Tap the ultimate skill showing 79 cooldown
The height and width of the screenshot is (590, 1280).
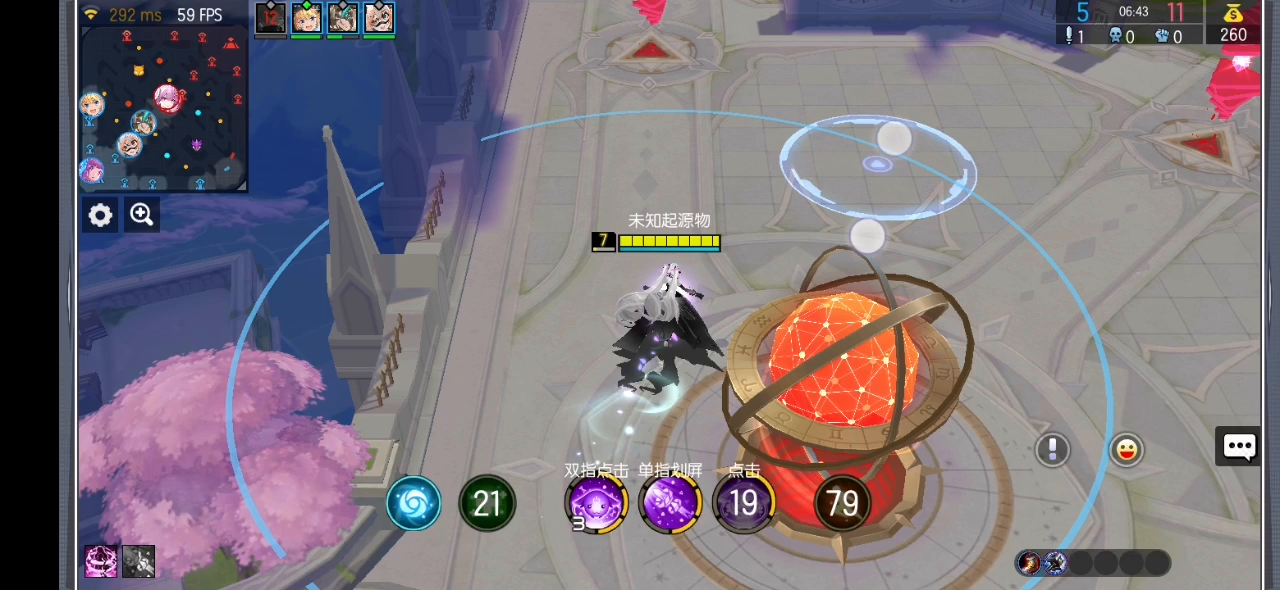[x=842, y=503]
